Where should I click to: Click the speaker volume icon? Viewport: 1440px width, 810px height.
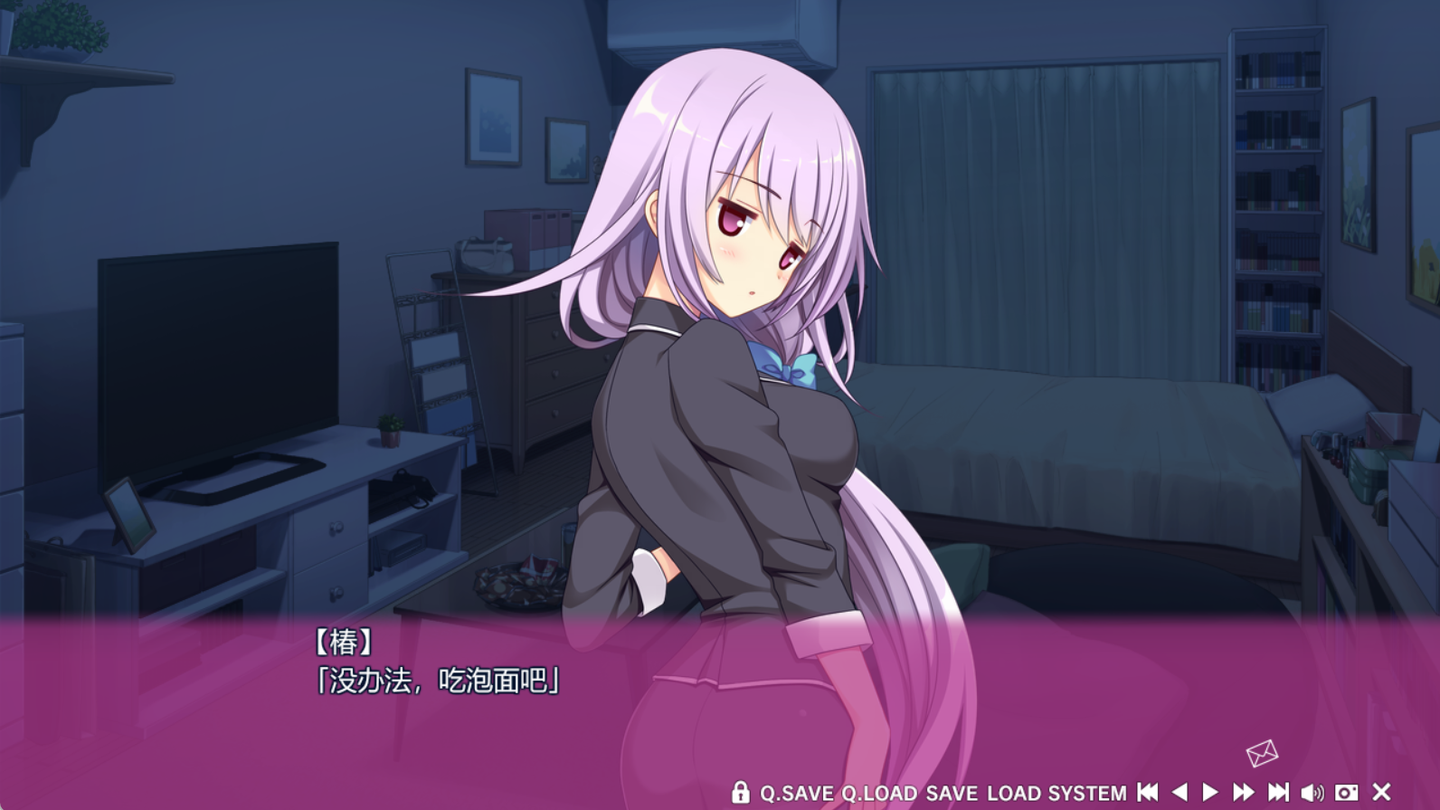coord(1313,792)
